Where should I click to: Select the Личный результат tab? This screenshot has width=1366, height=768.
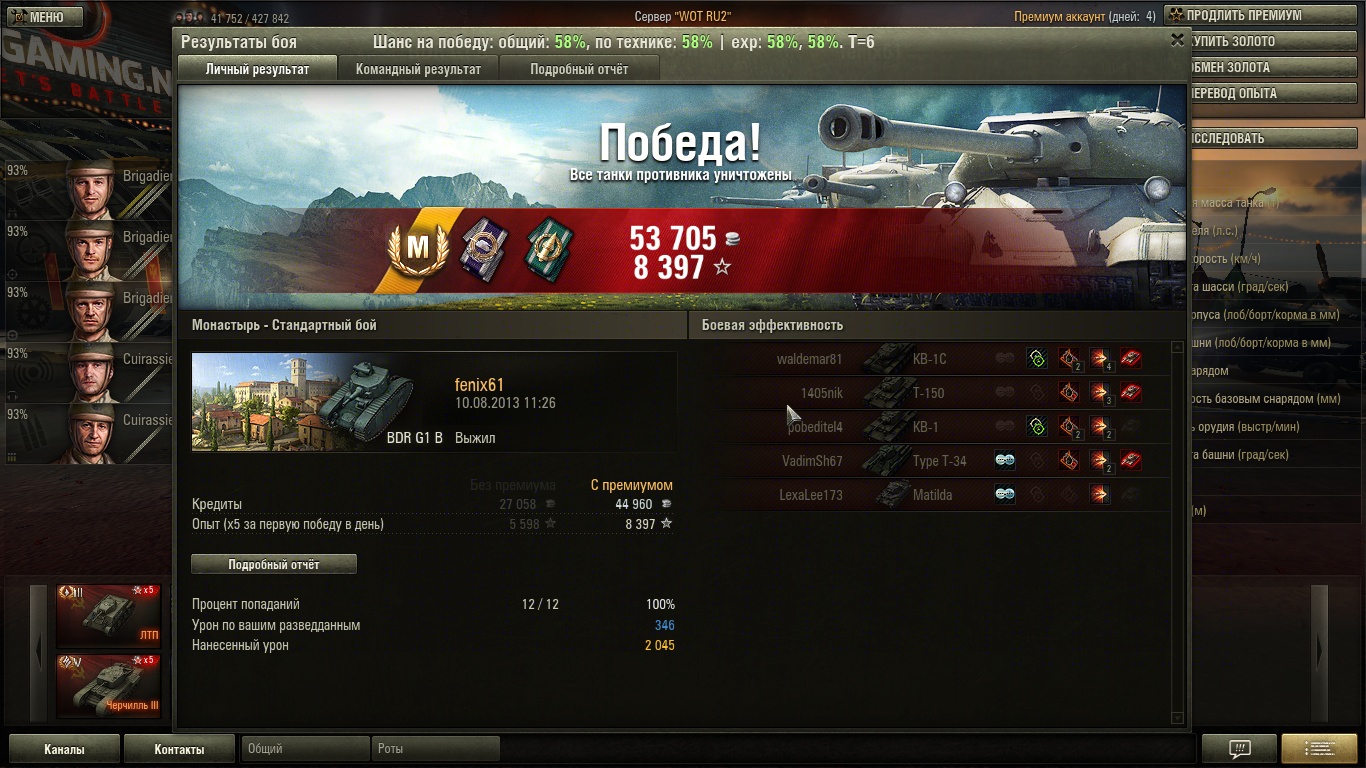[257, 69]
